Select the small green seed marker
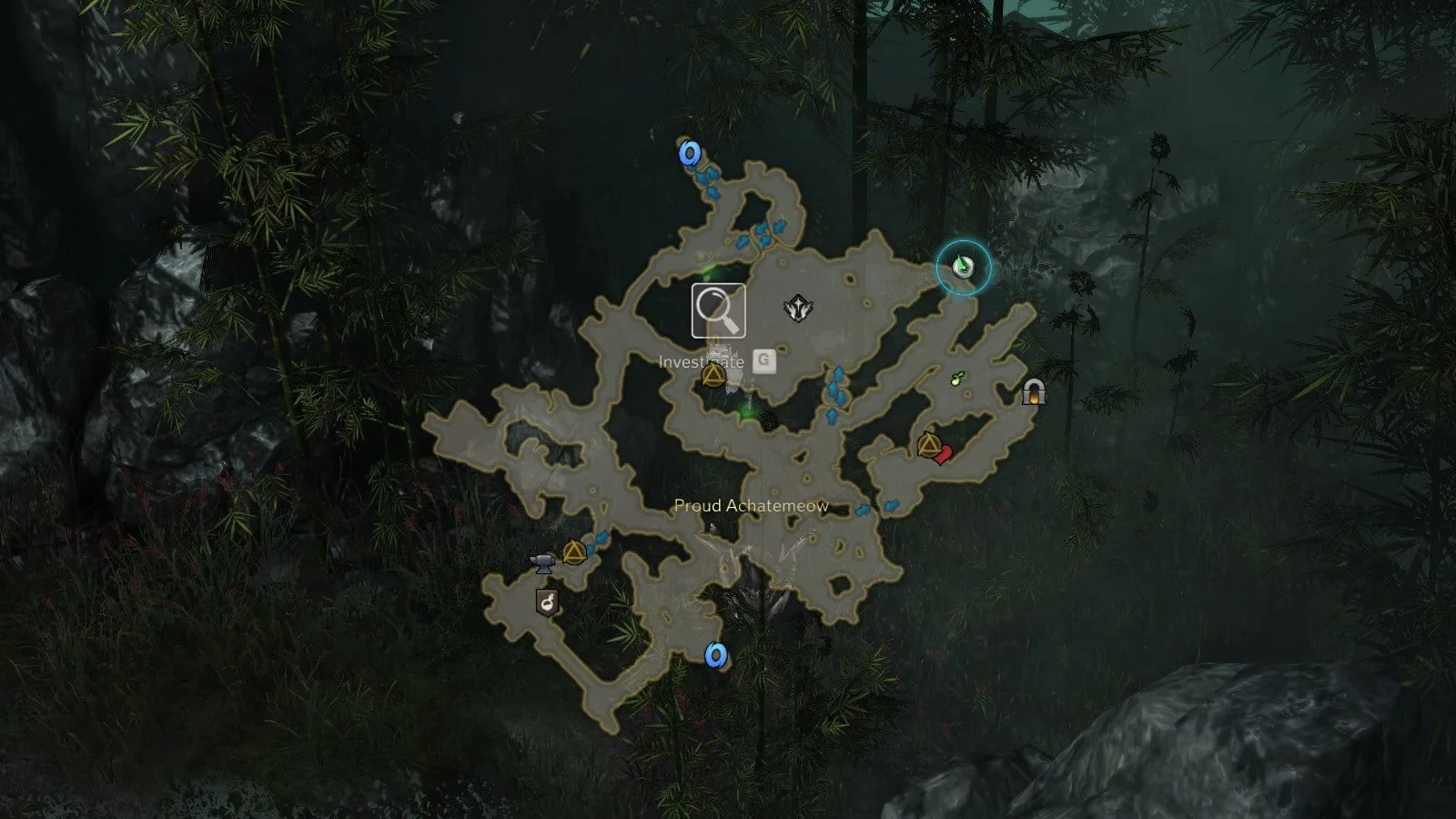 (956, 379)
